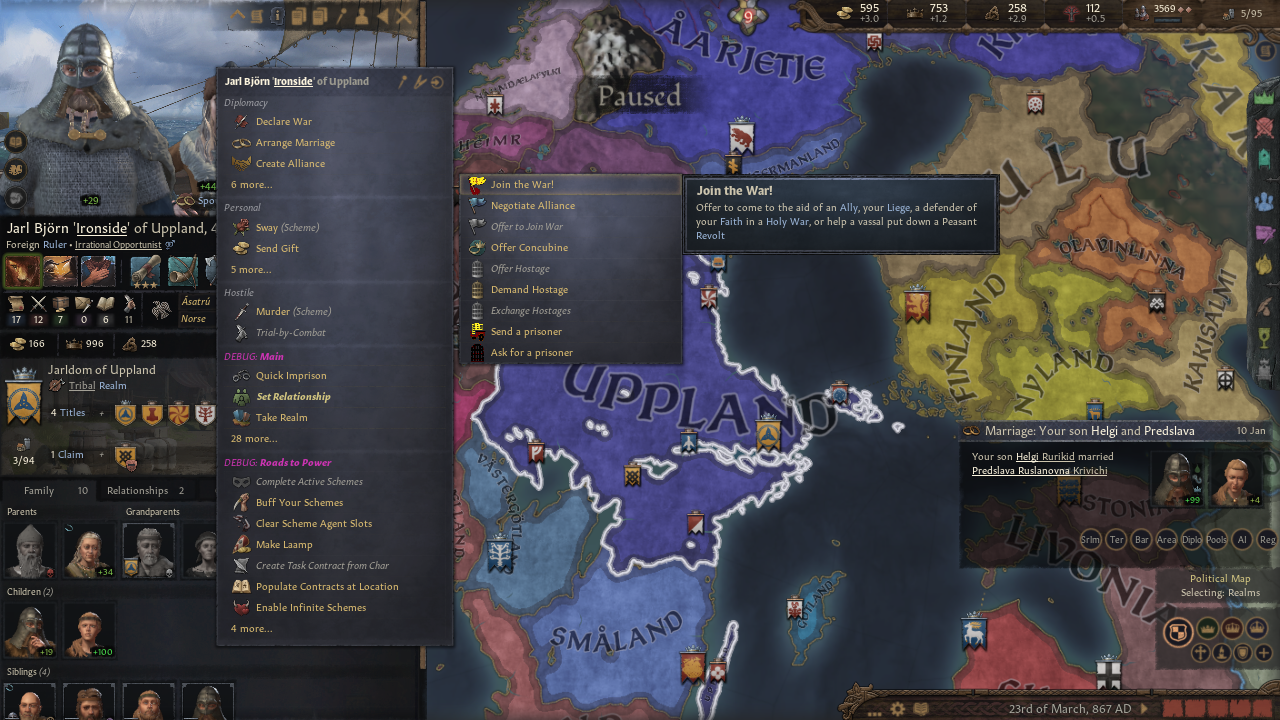Viewport: 1280px width, 720px height.
Task: Select the Kingdoms crown map filter icon
Action: [x=1233, y=628]
